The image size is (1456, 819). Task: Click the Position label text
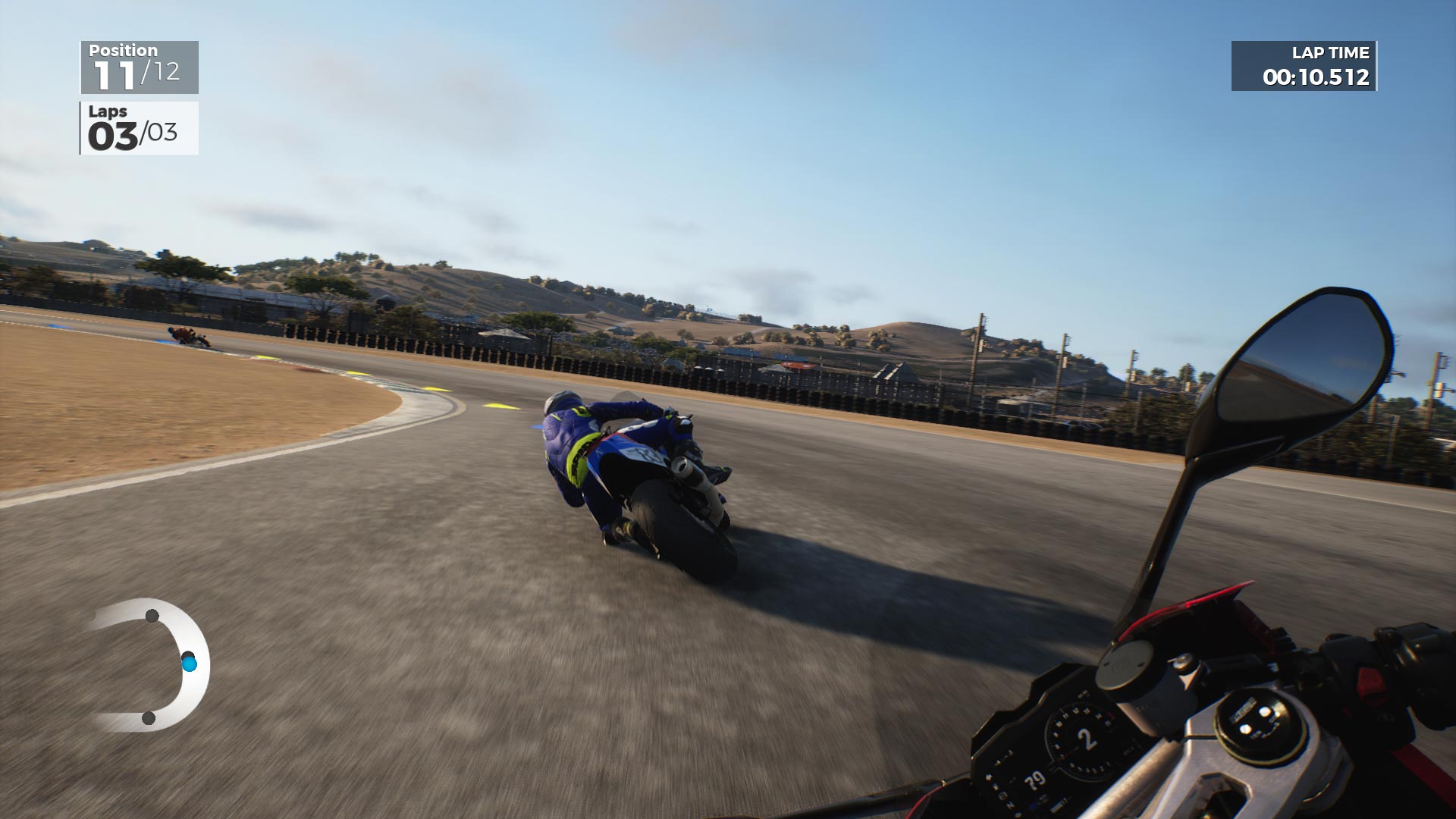click(x=123, y=52)
